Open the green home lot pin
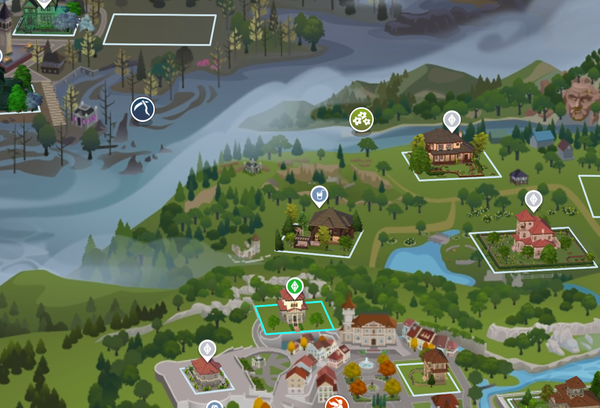Screen dimensions: 600x408 pyautogui.click(x=294, y=287)
